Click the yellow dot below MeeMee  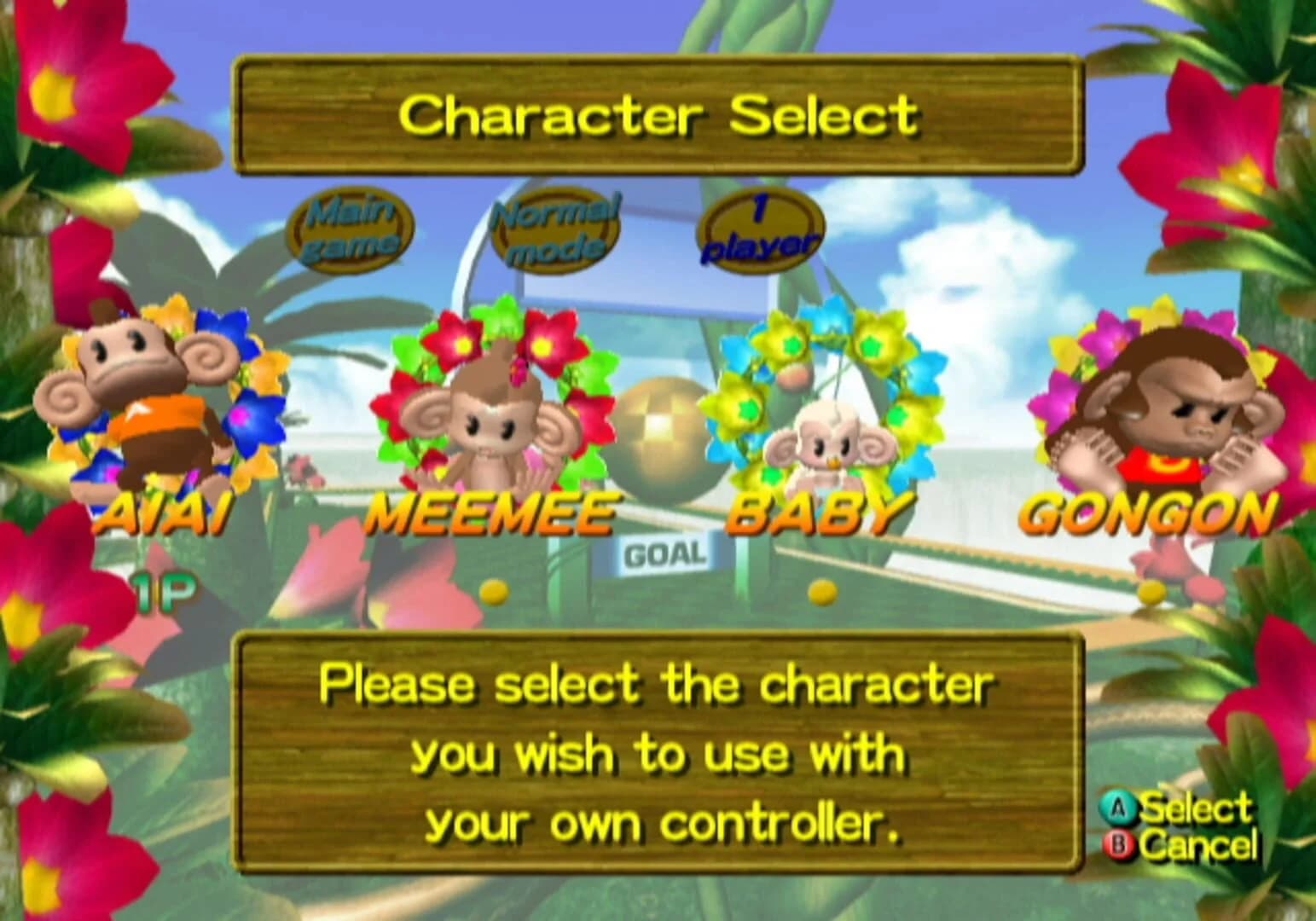490,588
